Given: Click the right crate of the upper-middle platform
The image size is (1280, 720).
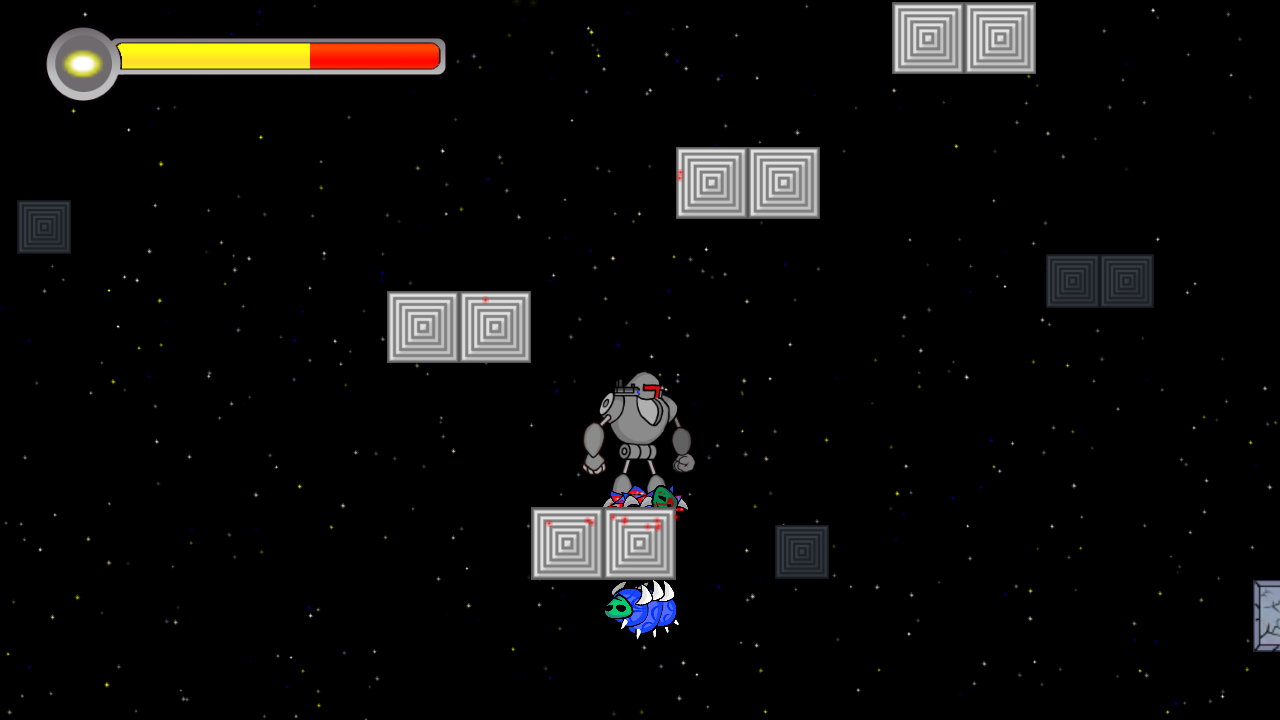Looking at the screenshot, I should click(x=783, y=183).
